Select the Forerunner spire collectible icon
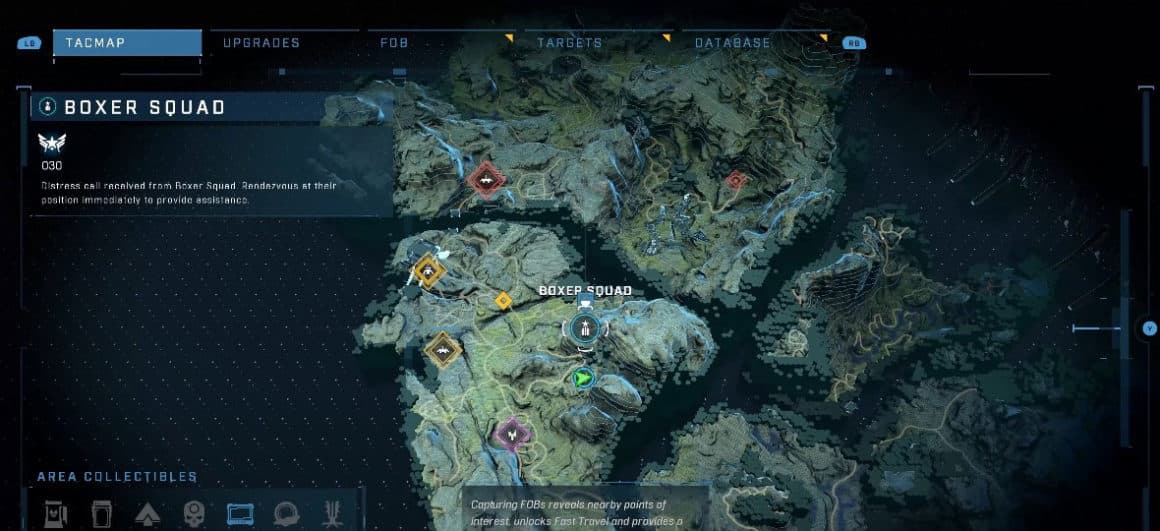The width and height of the screenshot is (1160, 531). 332,513
